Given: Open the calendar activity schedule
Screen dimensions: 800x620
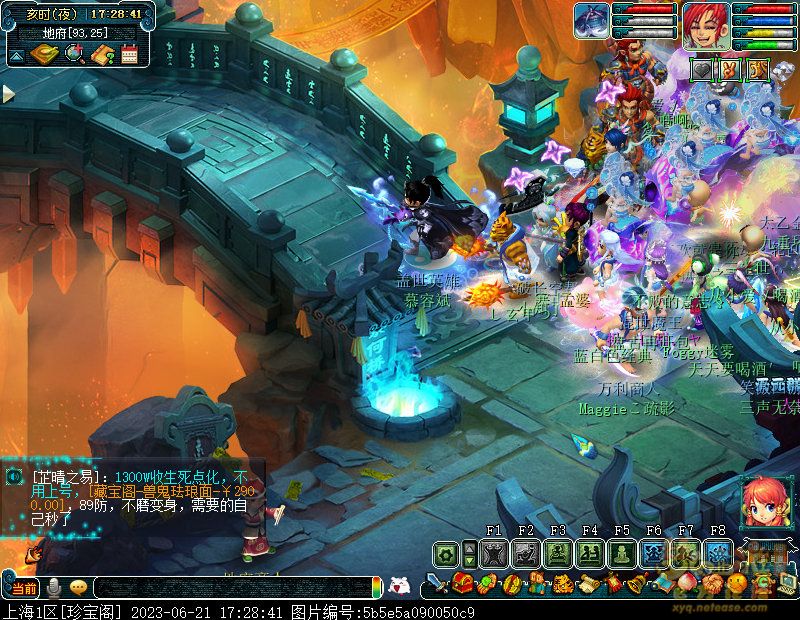Looking at the screenshot, I should tap(129, 54).
